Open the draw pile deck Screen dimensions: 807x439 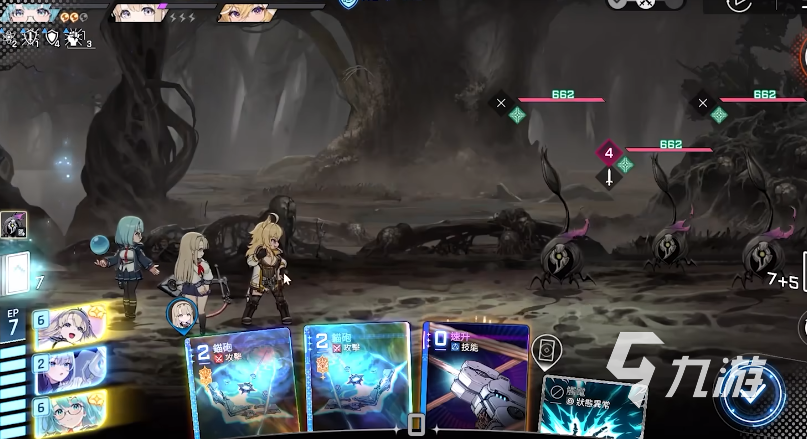click(x=19, y=273)
